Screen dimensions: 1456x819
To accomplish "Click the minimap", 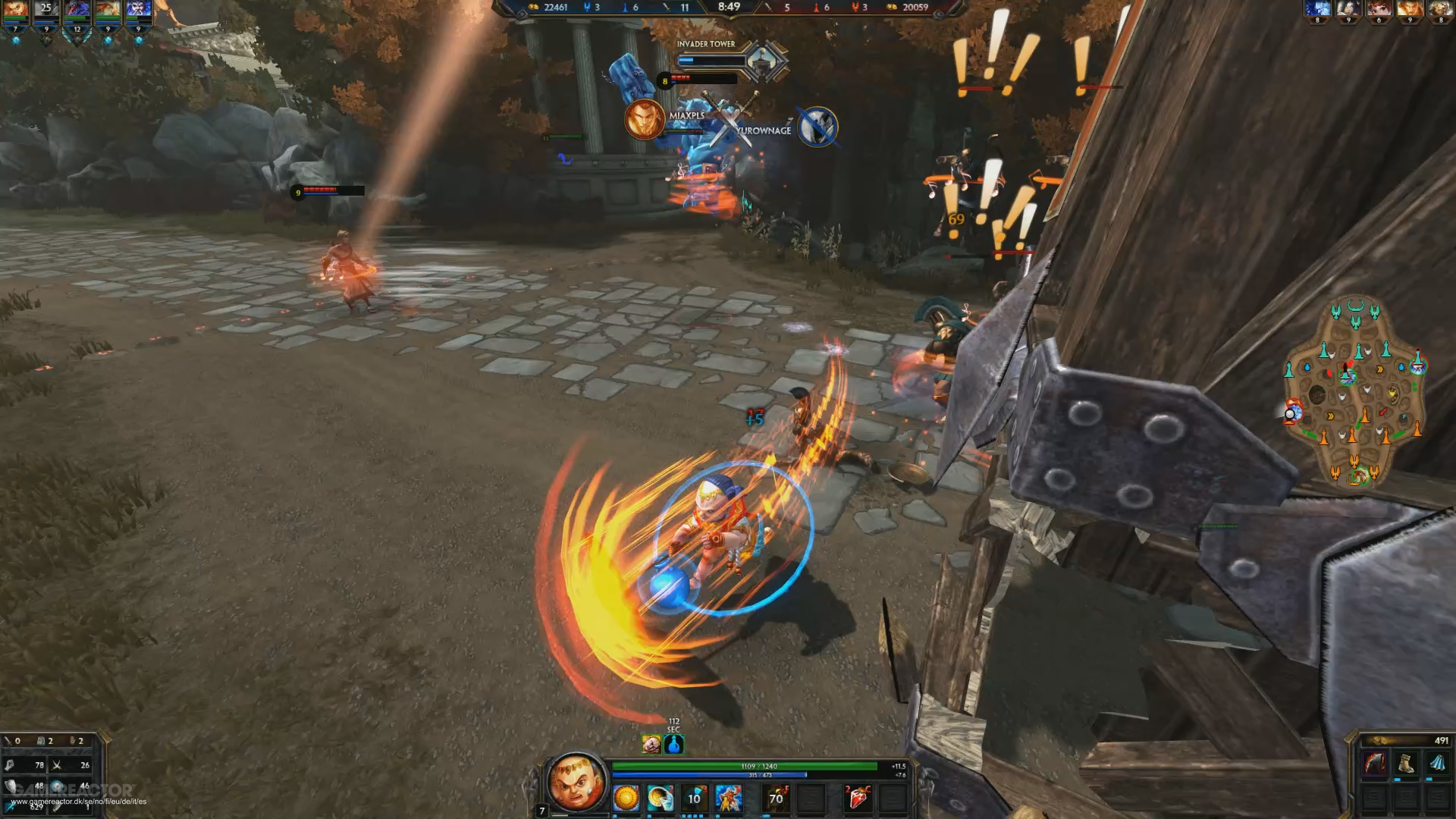I will (1354, 391).
